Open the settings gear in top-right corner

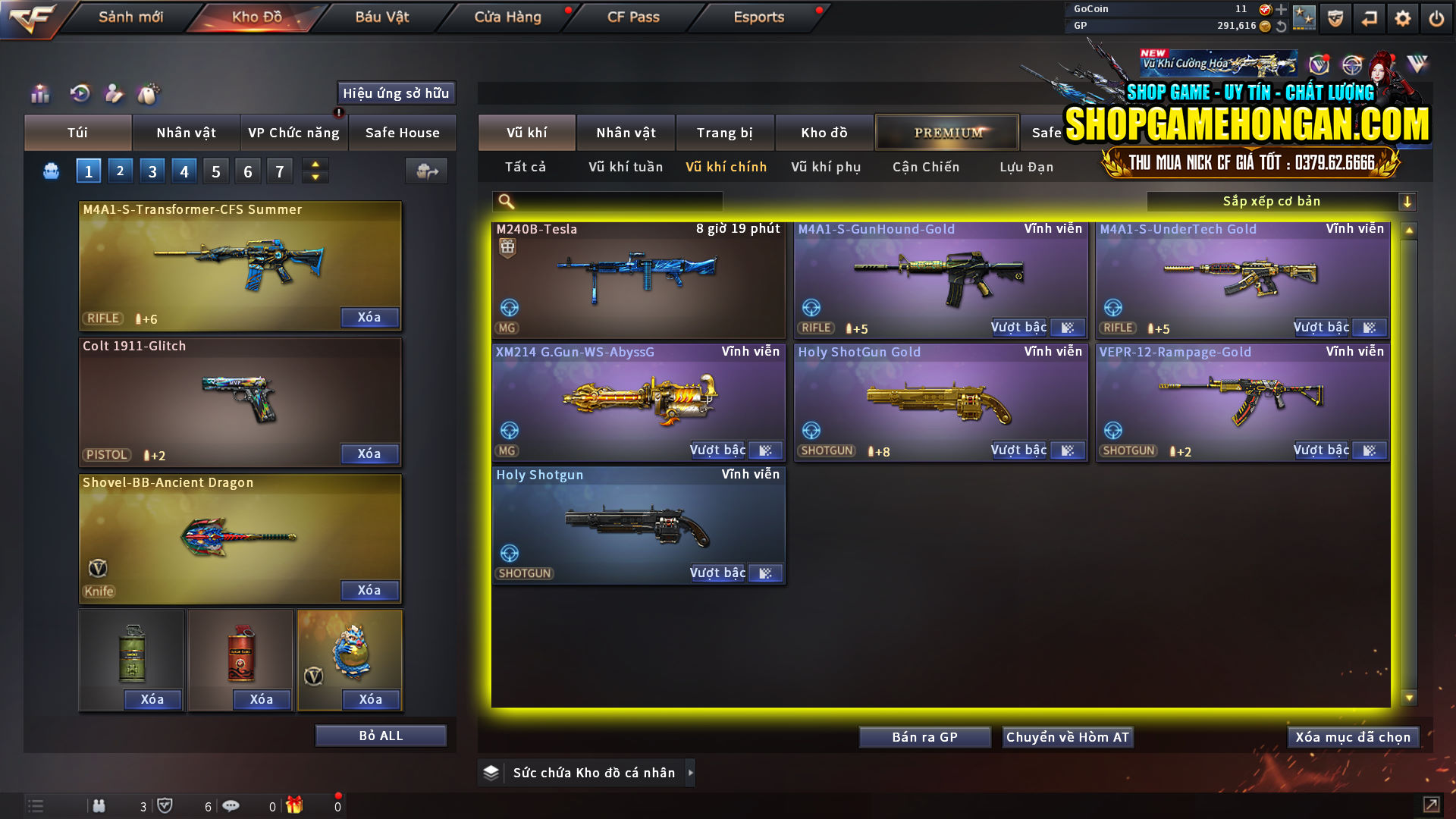coord(1402,17)
